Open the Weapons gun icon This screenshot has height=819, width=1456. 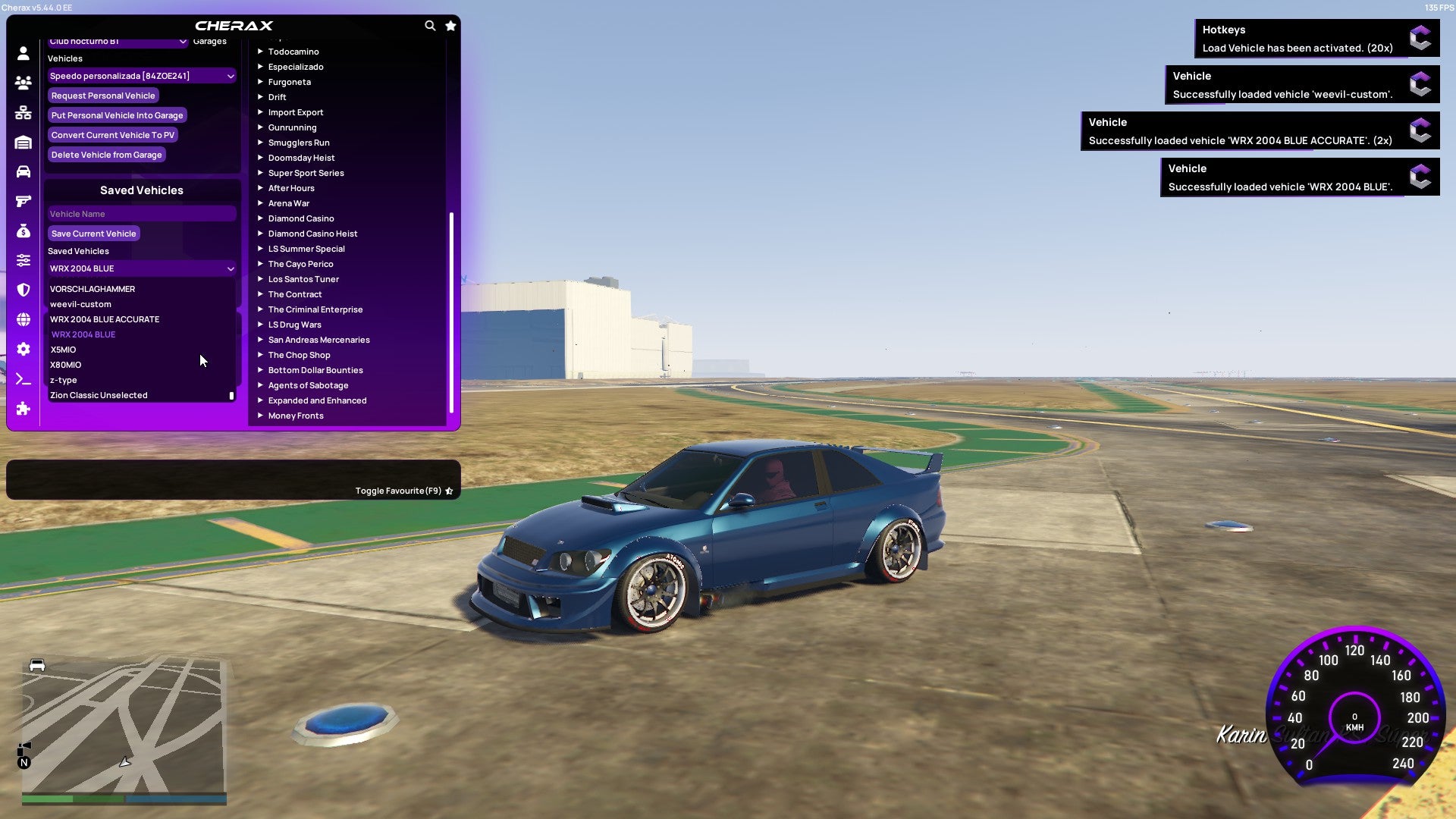[23, 200]
